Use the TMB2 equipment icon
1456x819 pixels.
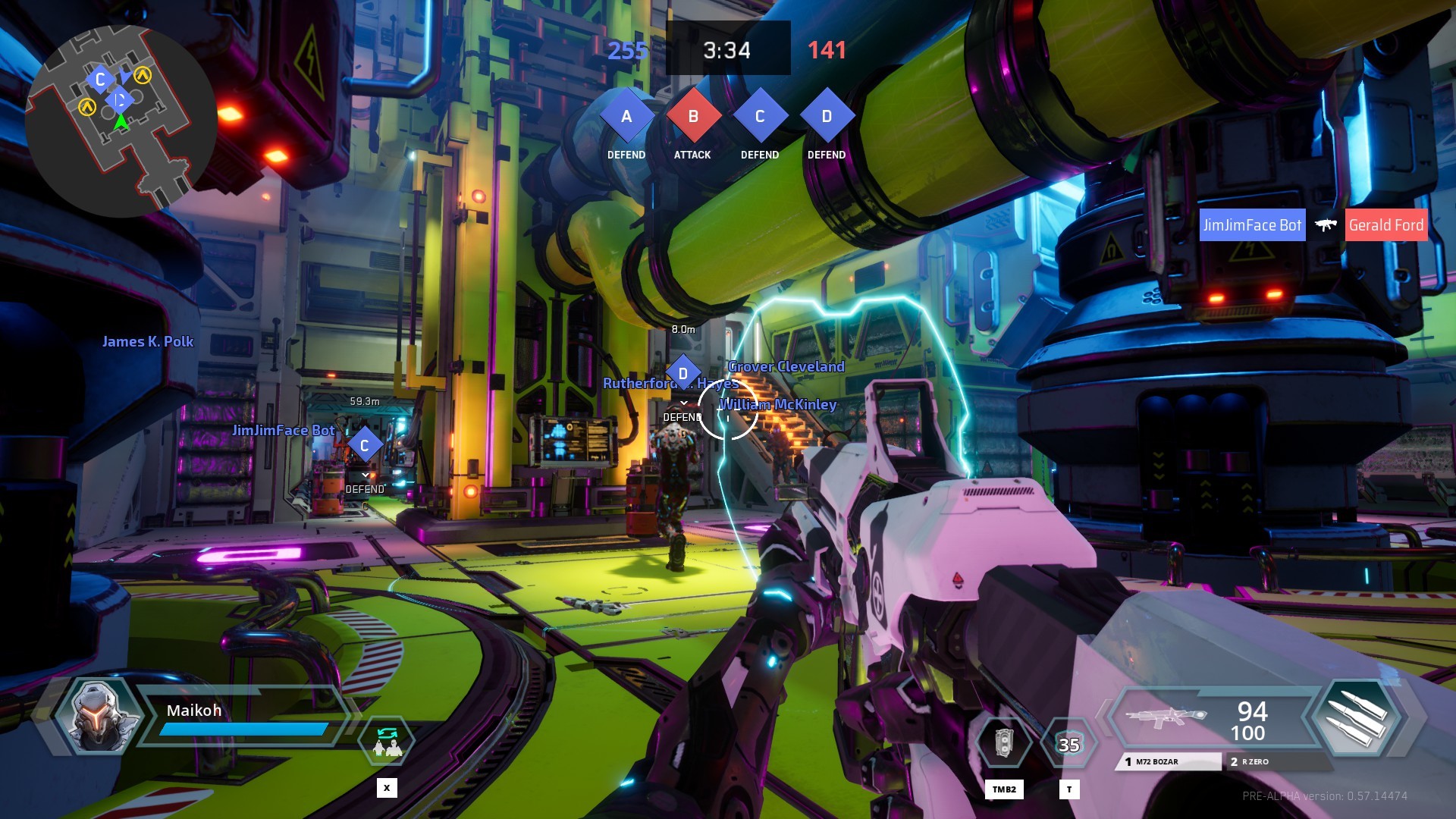pos(1003,743)
